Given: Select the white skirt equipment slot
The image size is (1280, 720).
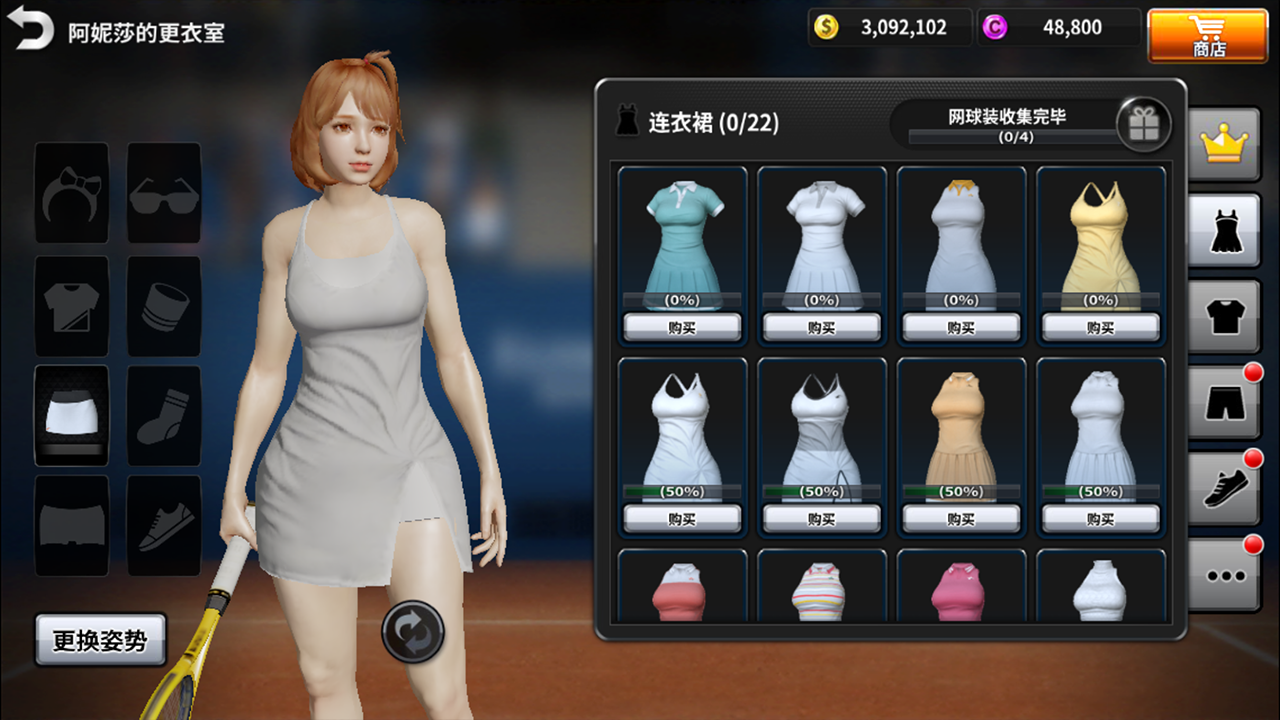Looking at the screenshot, I should (x=72, y=415).
